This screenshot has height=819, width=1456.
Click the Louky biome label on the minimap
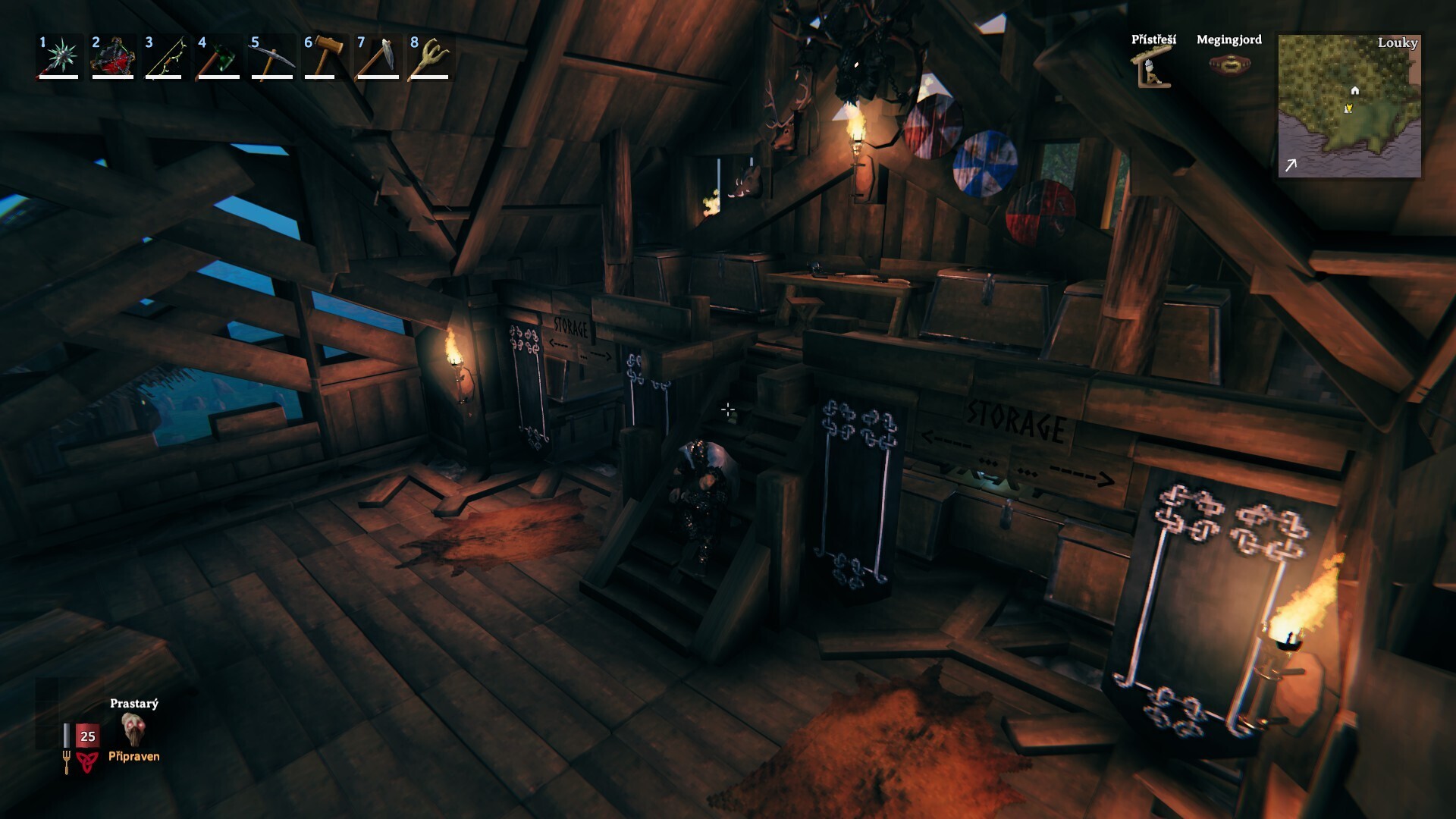tap(1398, 44)
